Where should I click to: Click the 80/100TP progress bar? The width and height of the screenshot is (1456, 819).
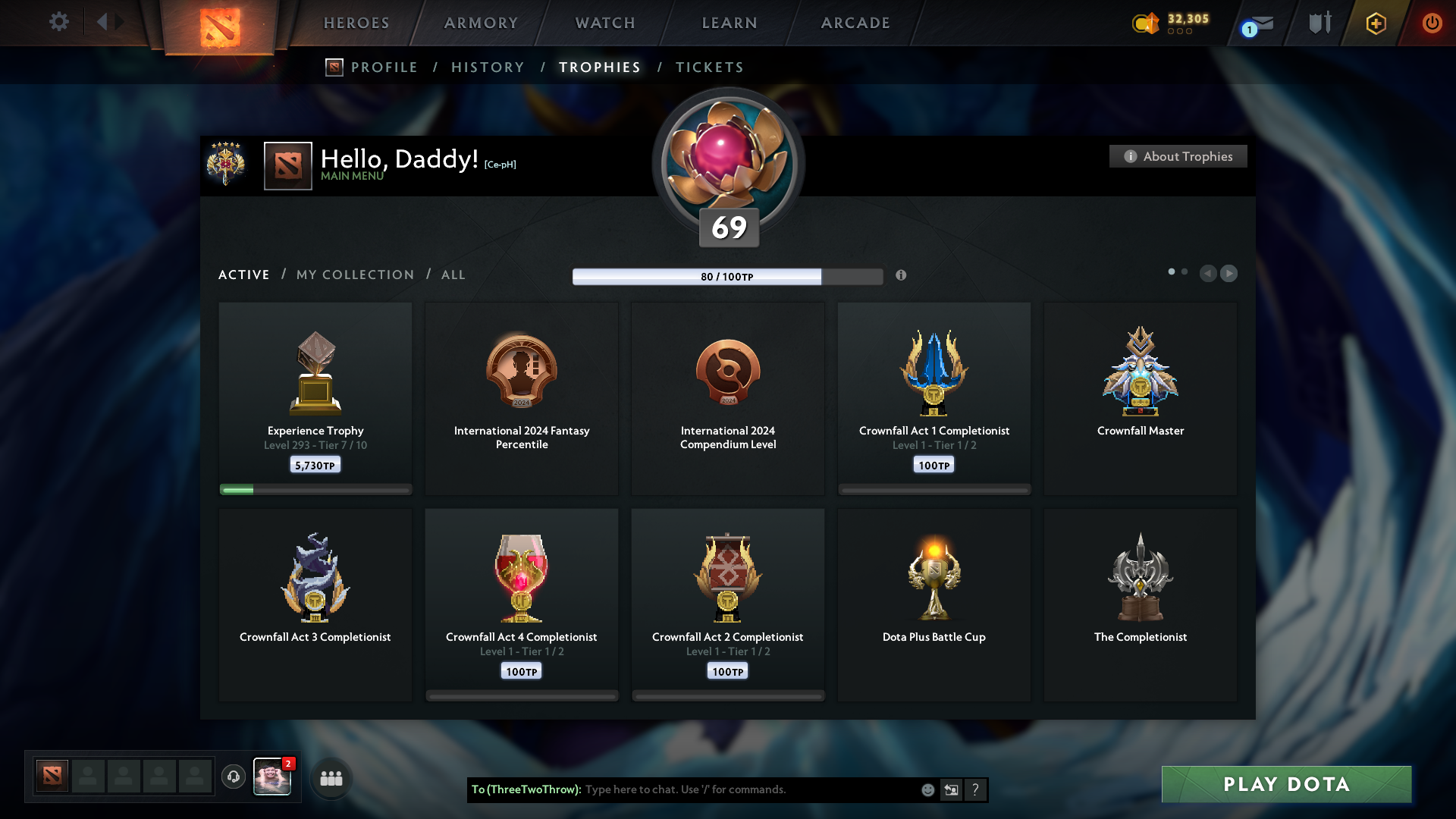pos(727,276)
